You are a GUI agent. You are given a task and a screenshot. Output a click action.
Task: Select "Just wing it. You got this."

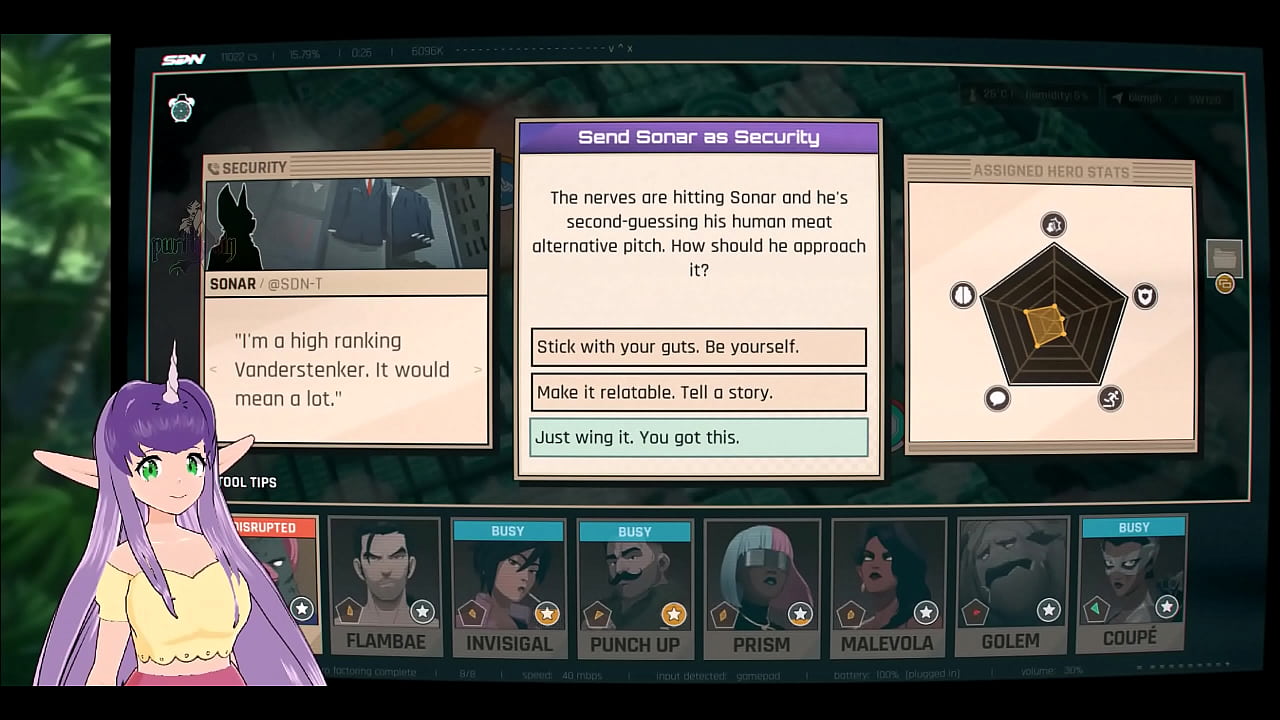(x=698, y=437)
